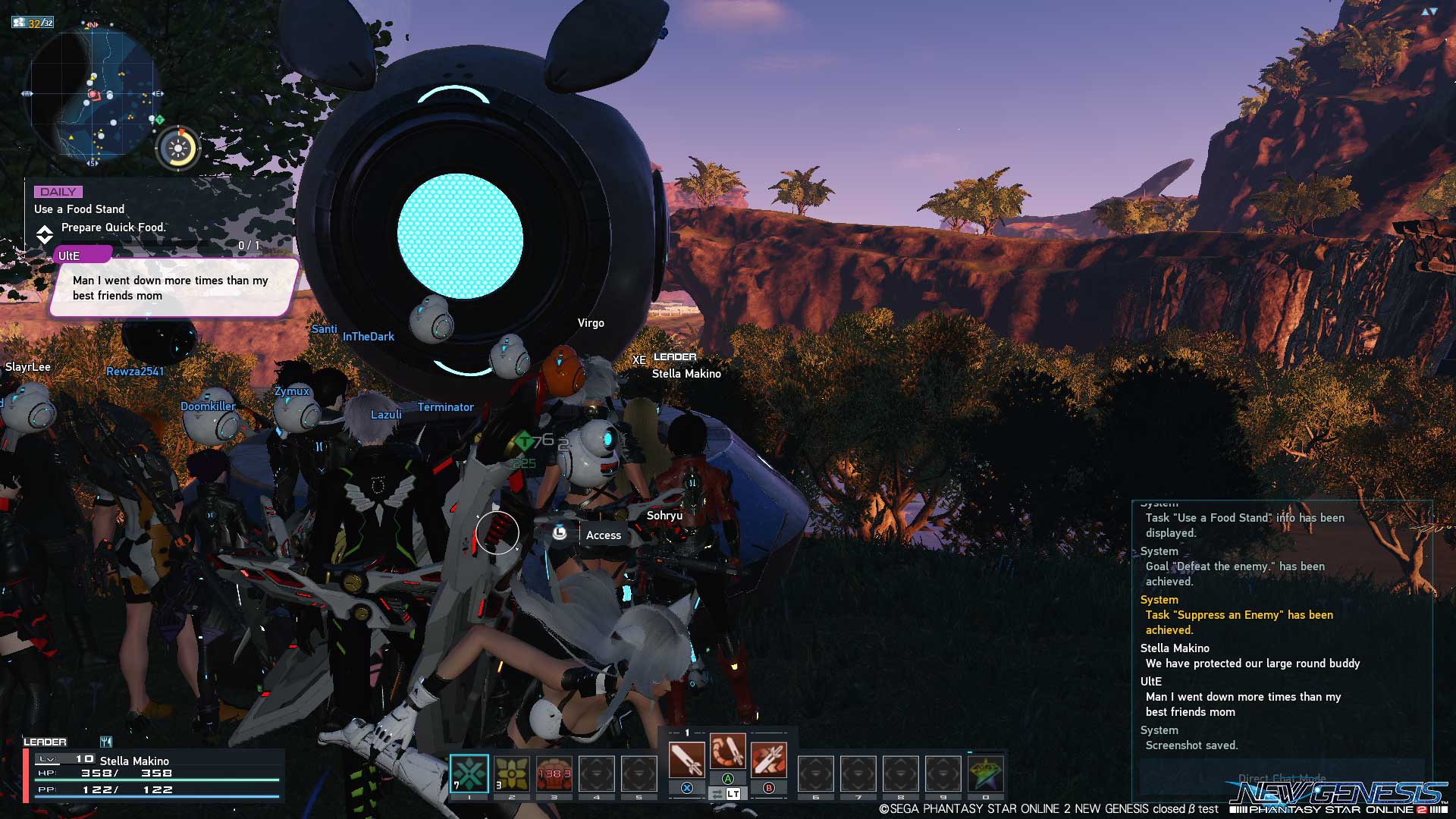This screenshot has width=1456, height=819.
Task: Select the Use a Food Stand daily task
Action: pyautogui.click(x=79, y=209)
